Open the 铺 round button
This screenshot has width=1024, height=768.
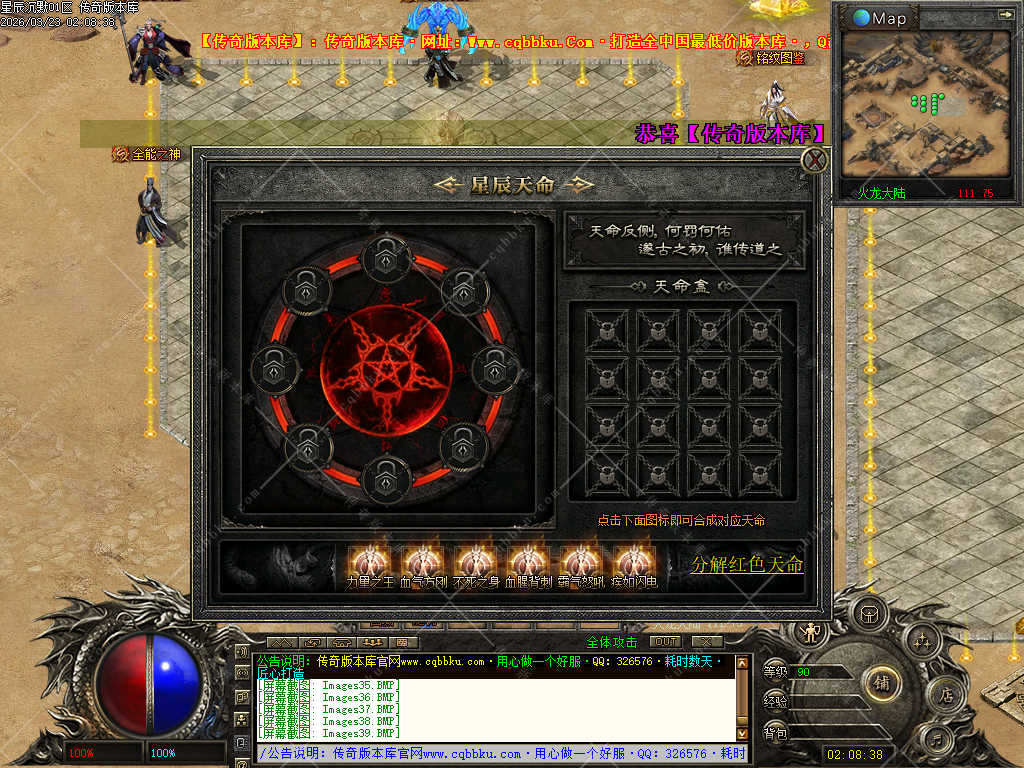[882, 684]
